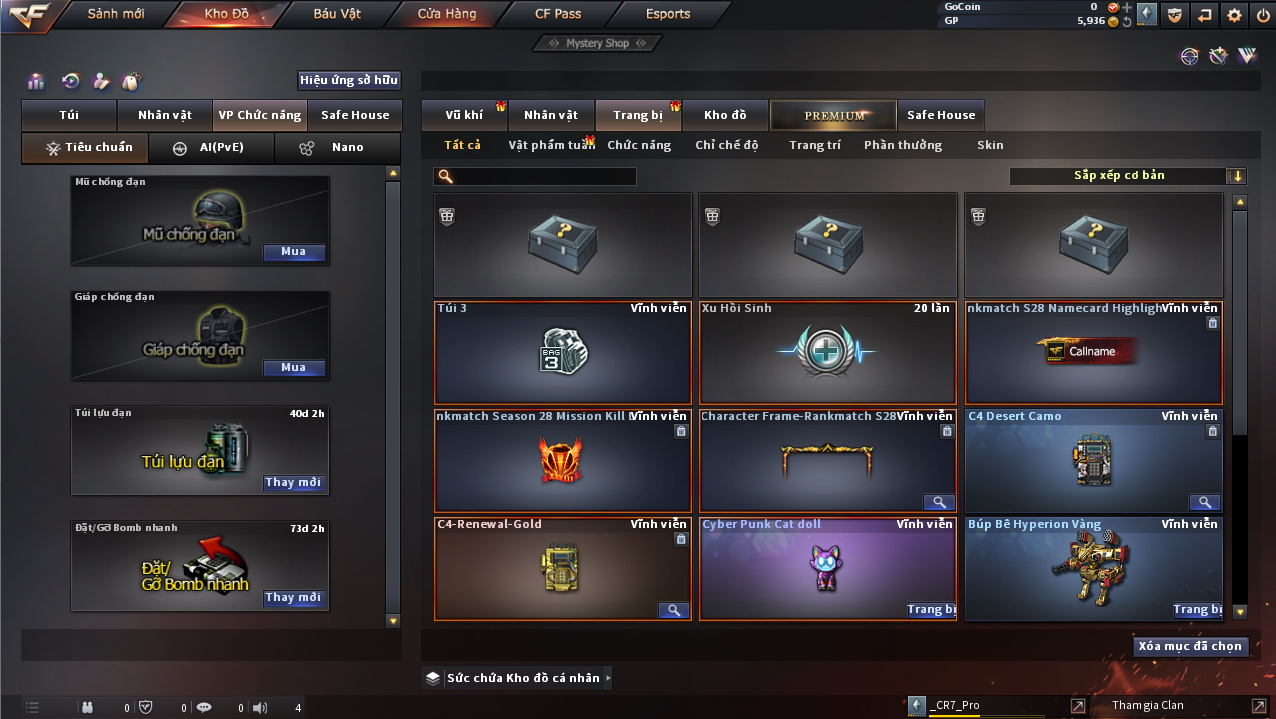1276x719 pixels.
Task: Open the Cửa Hàng shop tab
Action: click(x=447, y=14)
